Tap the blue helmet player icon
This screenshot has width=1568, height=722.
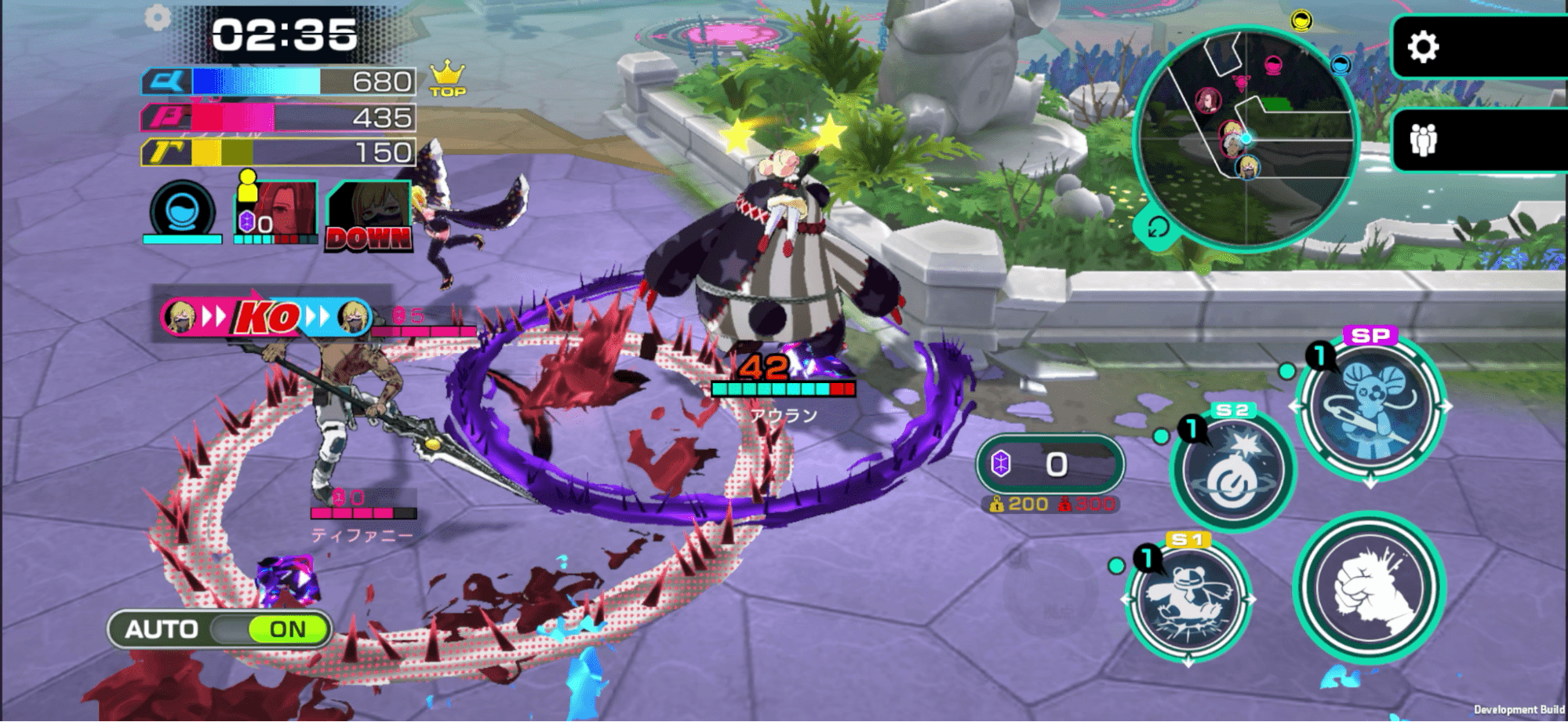point(183,210)
